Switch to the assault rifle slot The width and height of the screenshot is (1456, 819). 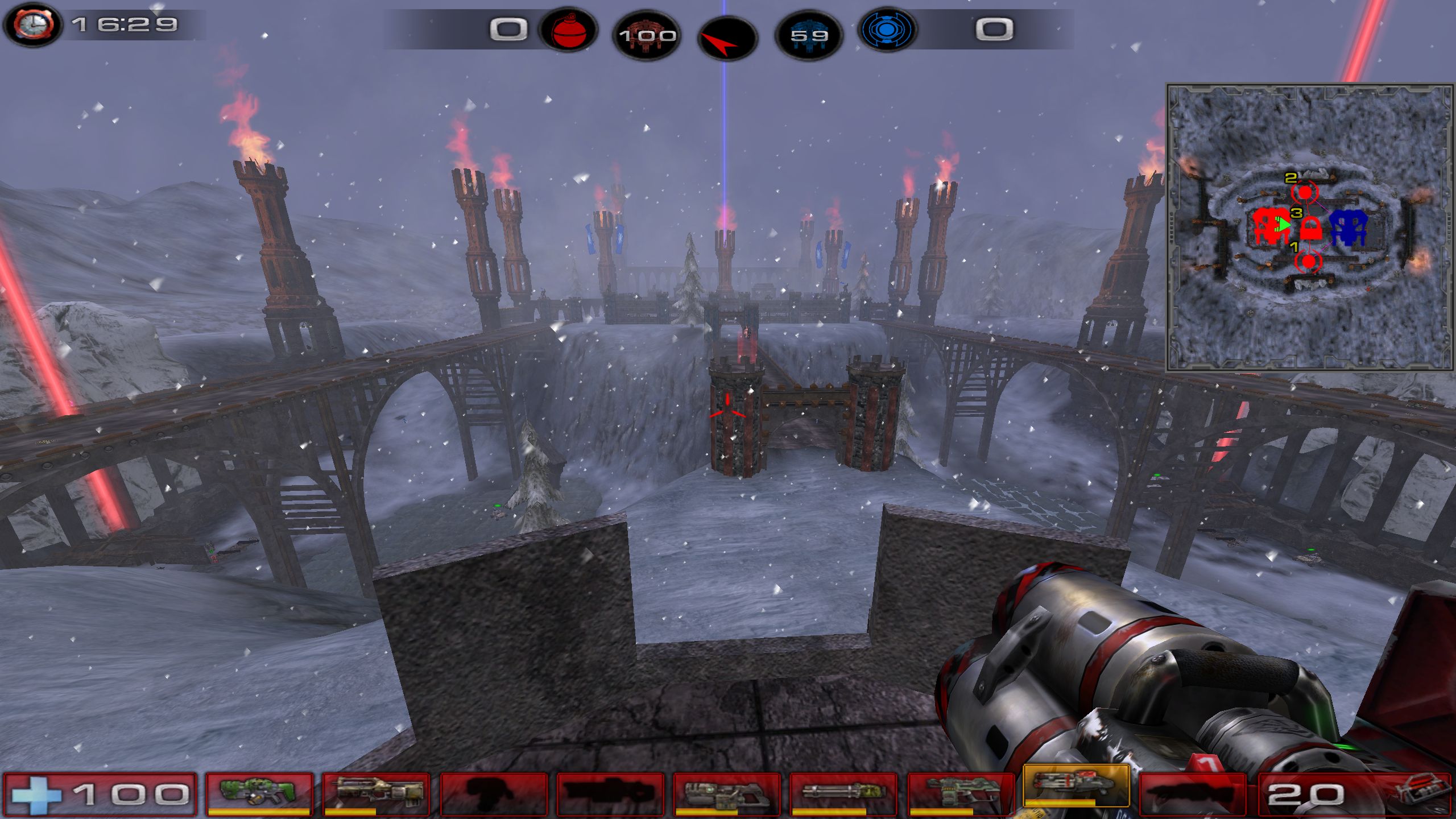(x=377, y=794)
